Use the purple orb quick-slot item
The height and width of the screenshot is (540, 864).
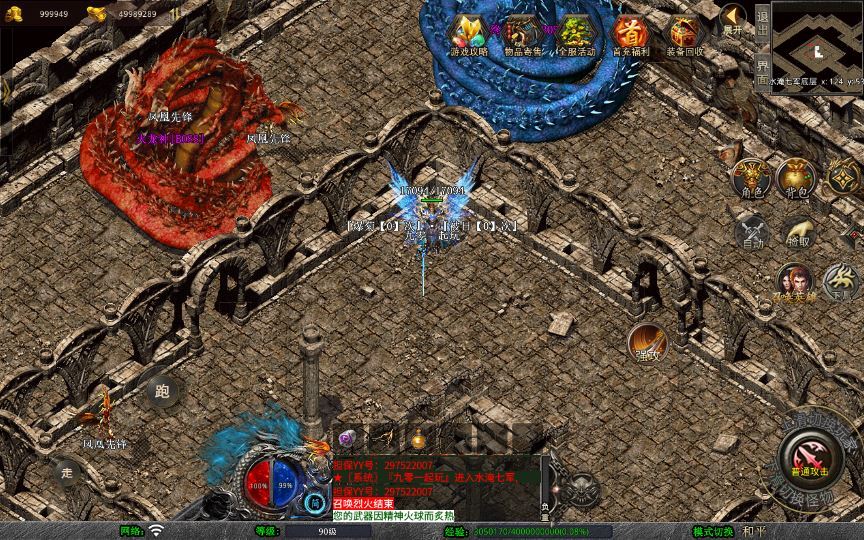click(x=348, y=438)
